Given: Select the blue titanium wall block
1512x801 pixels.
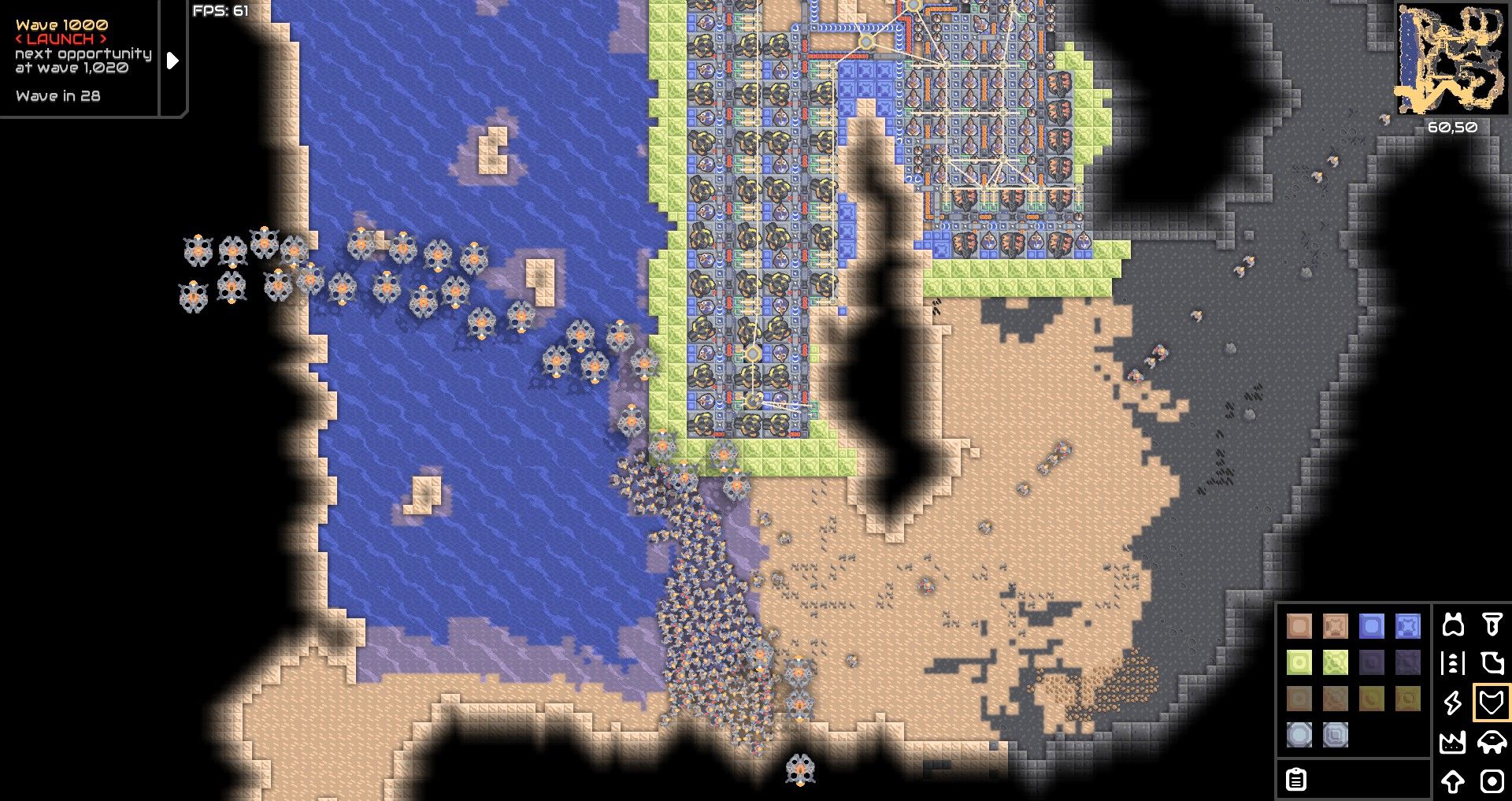Looking at the screenshot, I should tap(1372, 626).
